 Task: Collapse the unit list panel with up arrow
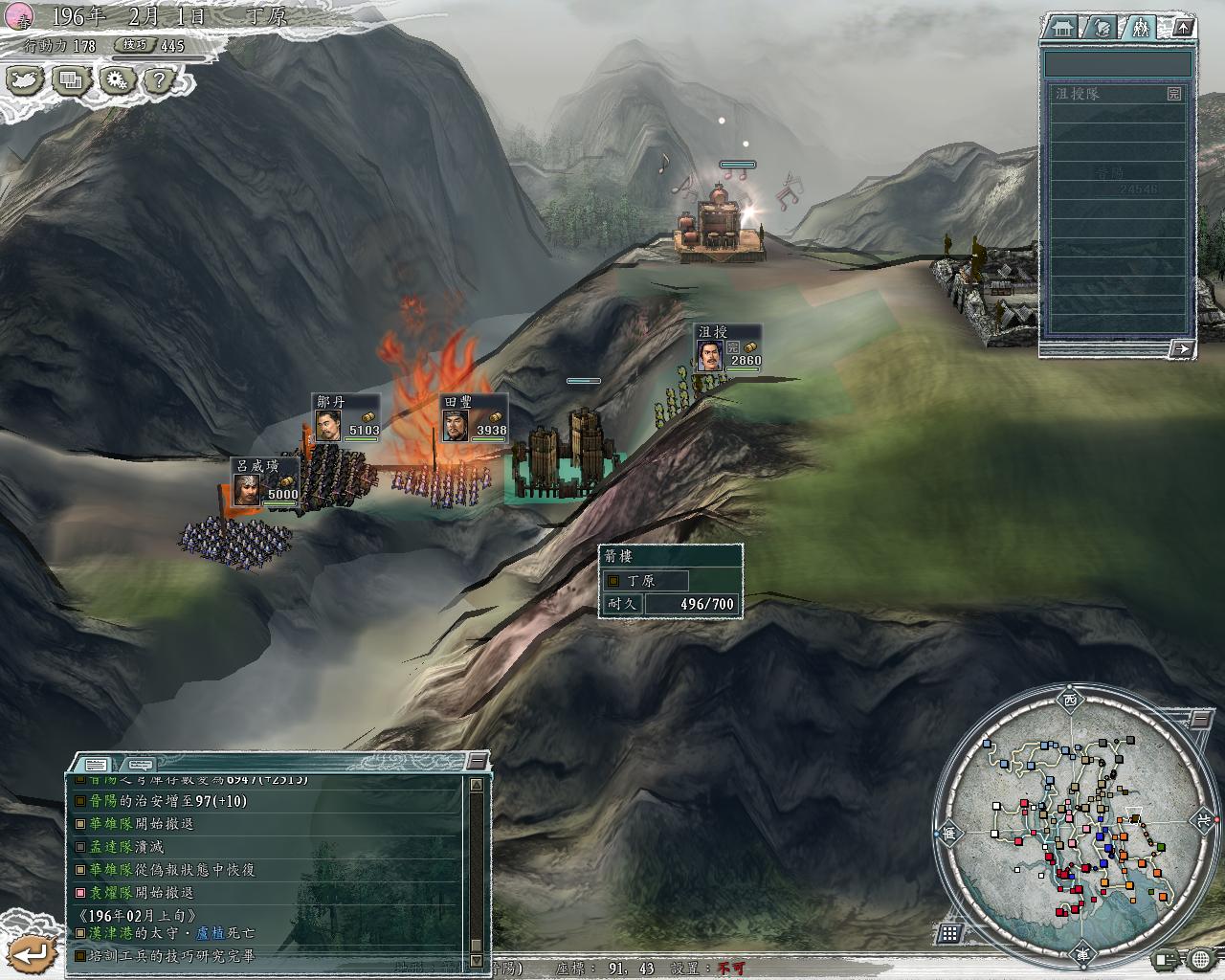coord(1183,28)
